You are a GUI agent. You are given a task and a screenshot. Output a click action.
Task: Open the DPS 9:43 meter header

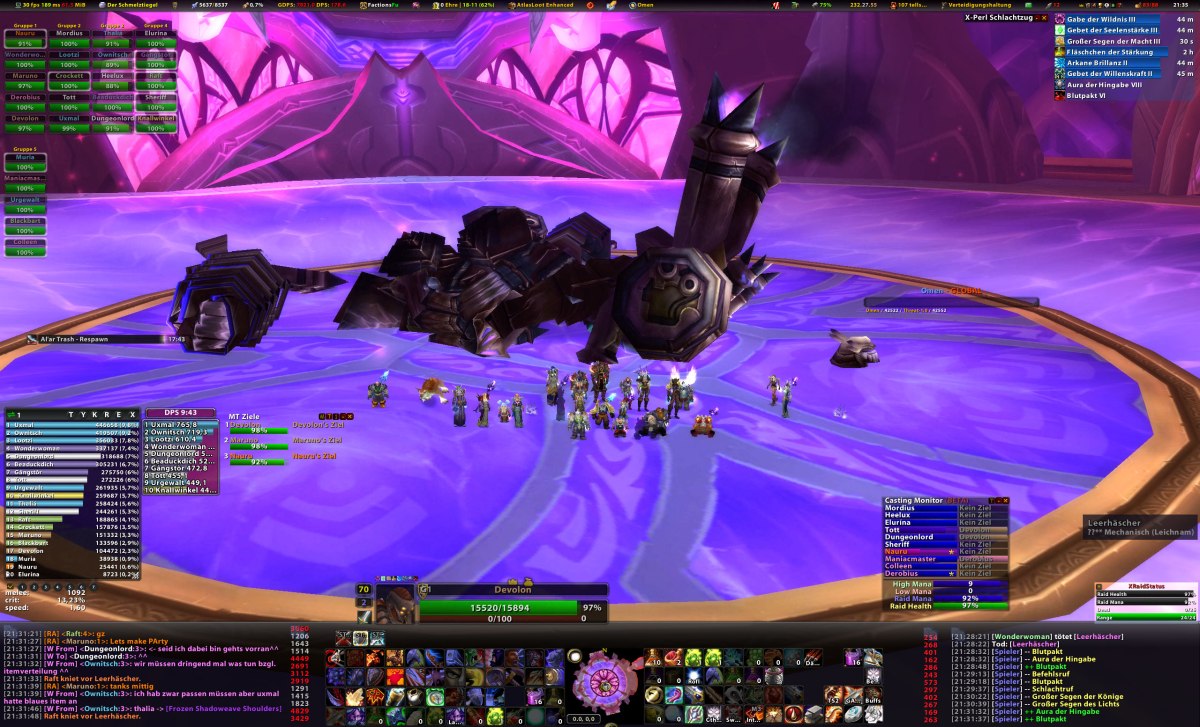180,413
